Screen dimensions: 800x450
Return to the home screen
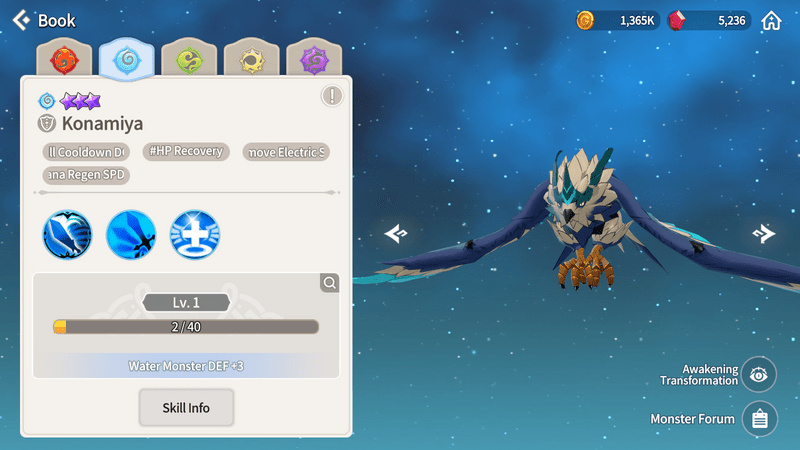771,20
